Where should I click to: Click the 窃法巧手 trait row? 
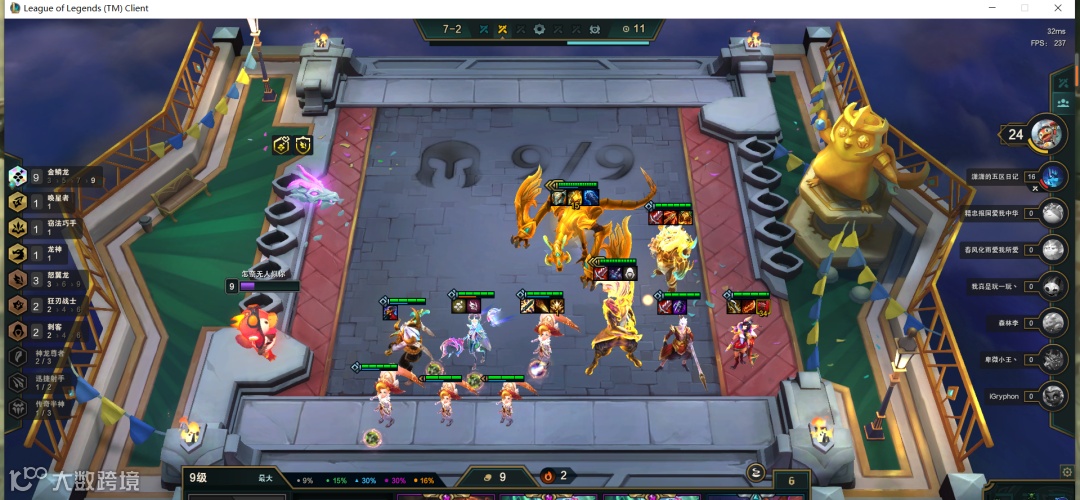coord(50,228)
